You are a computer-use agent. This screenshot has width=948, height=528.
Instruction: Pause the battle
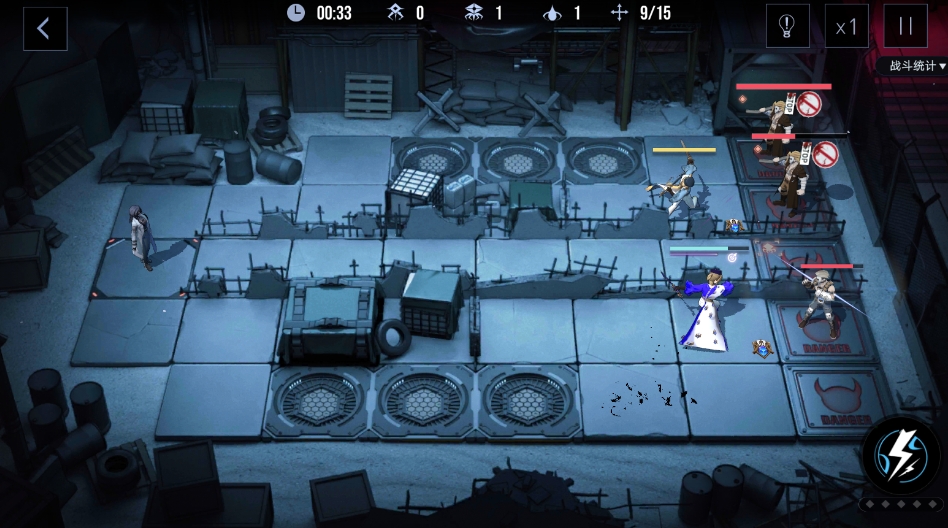(x=905, y=27)
